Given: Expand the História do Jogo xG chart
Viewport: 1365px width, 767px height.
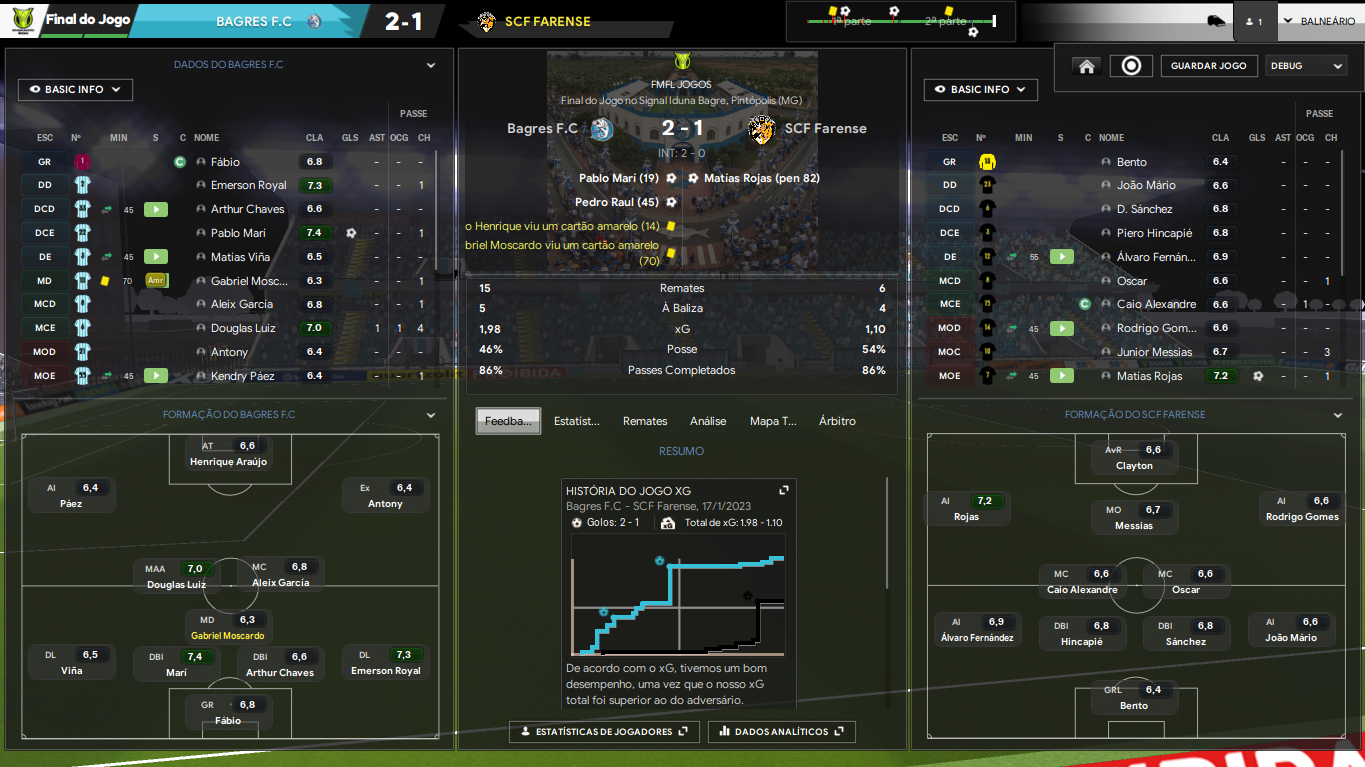Looking at the screenshot, I should click(784, 490).
